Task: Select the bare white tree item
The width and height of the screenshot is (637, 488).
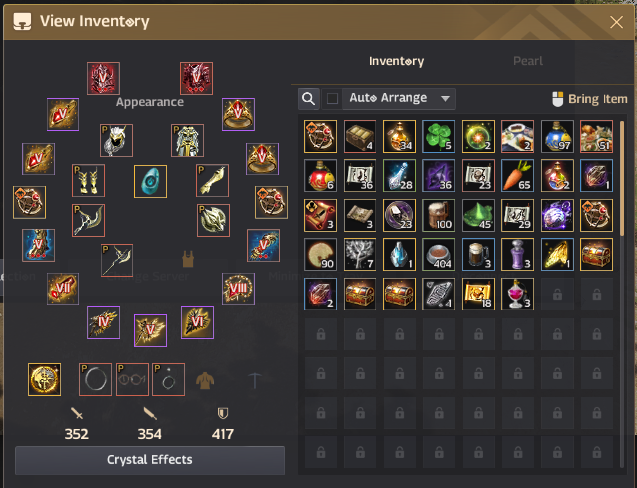Action: pos(359,253)
